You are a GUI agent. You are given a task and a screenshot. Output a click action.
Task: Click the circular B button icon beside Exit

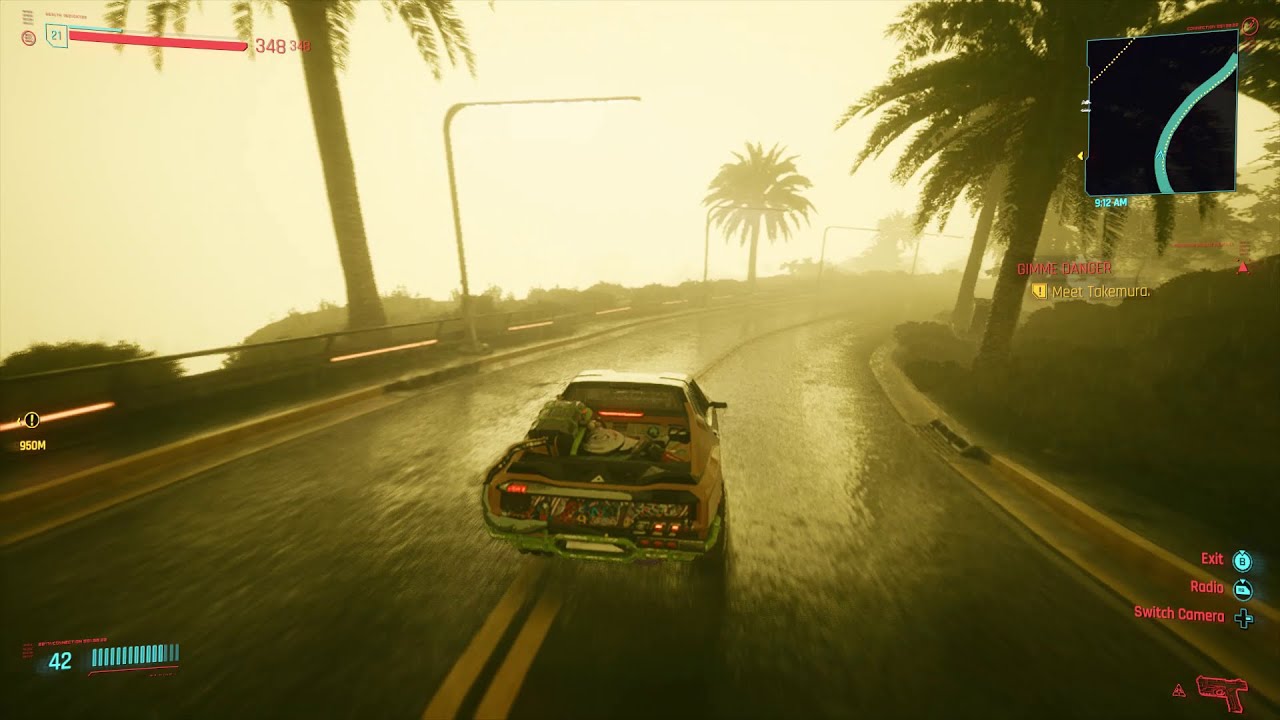[1240, 561]
